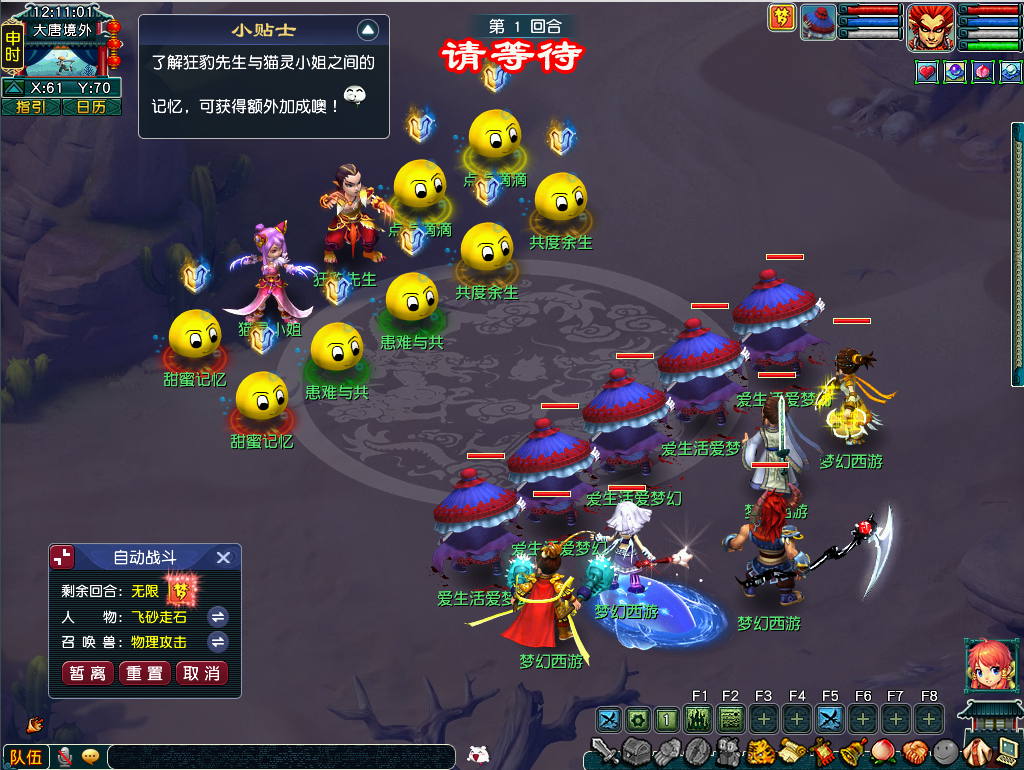Select the sword attack icon in bottom bar
This screenshot has height=770, width=1024.
click(x=604, y=750)
